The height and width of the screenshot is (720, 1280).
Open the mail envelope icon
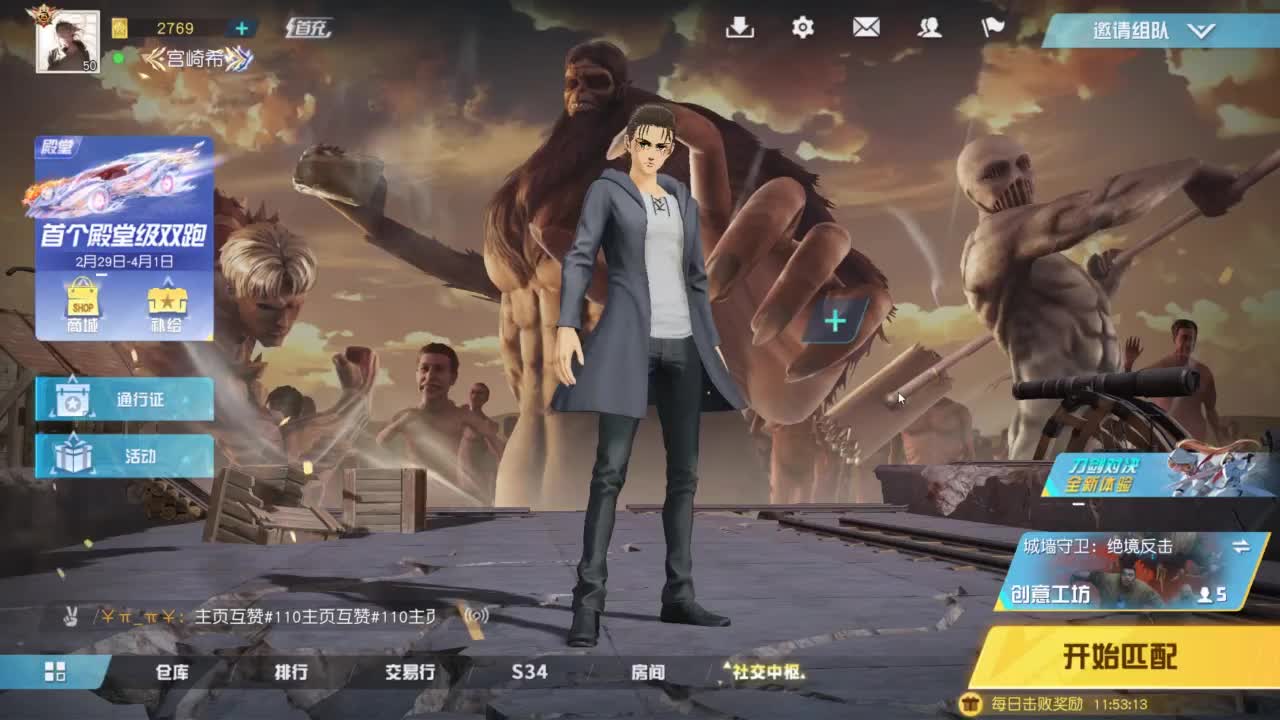click(x=866, y=29)
